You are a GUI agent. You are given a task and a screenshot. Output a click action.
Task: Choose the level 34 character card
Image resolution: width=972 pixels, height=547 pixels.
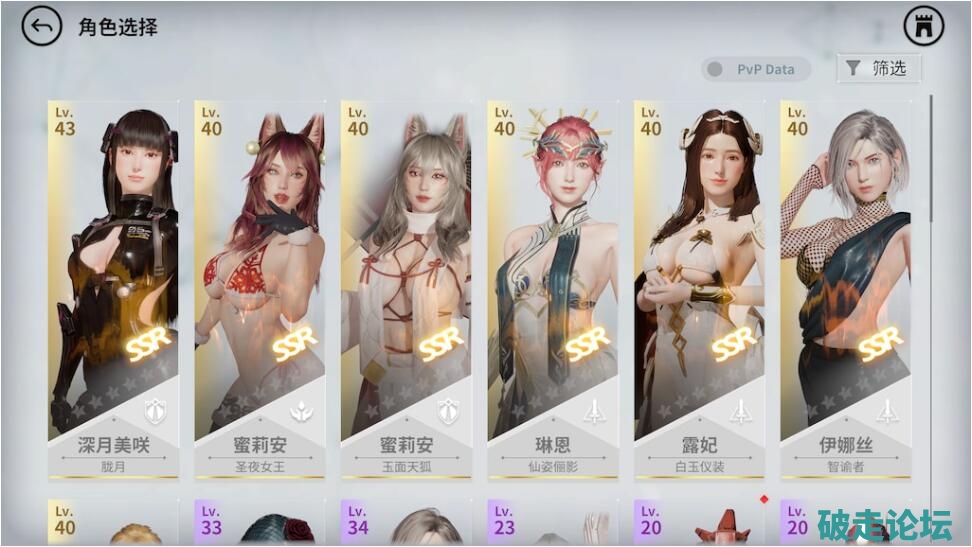(x=405, y=524)
